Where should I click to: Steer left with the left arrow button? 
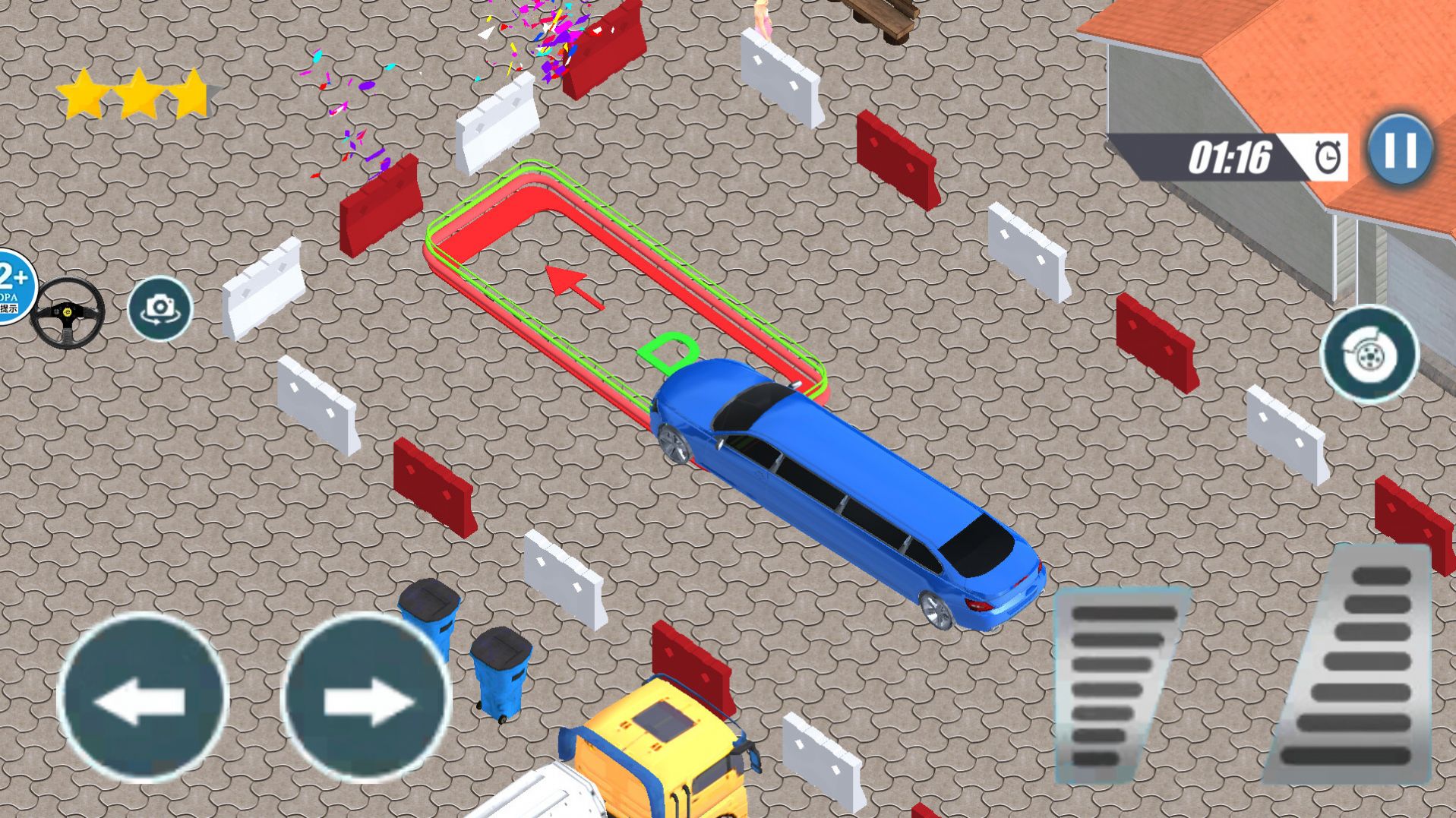(143, 698)
